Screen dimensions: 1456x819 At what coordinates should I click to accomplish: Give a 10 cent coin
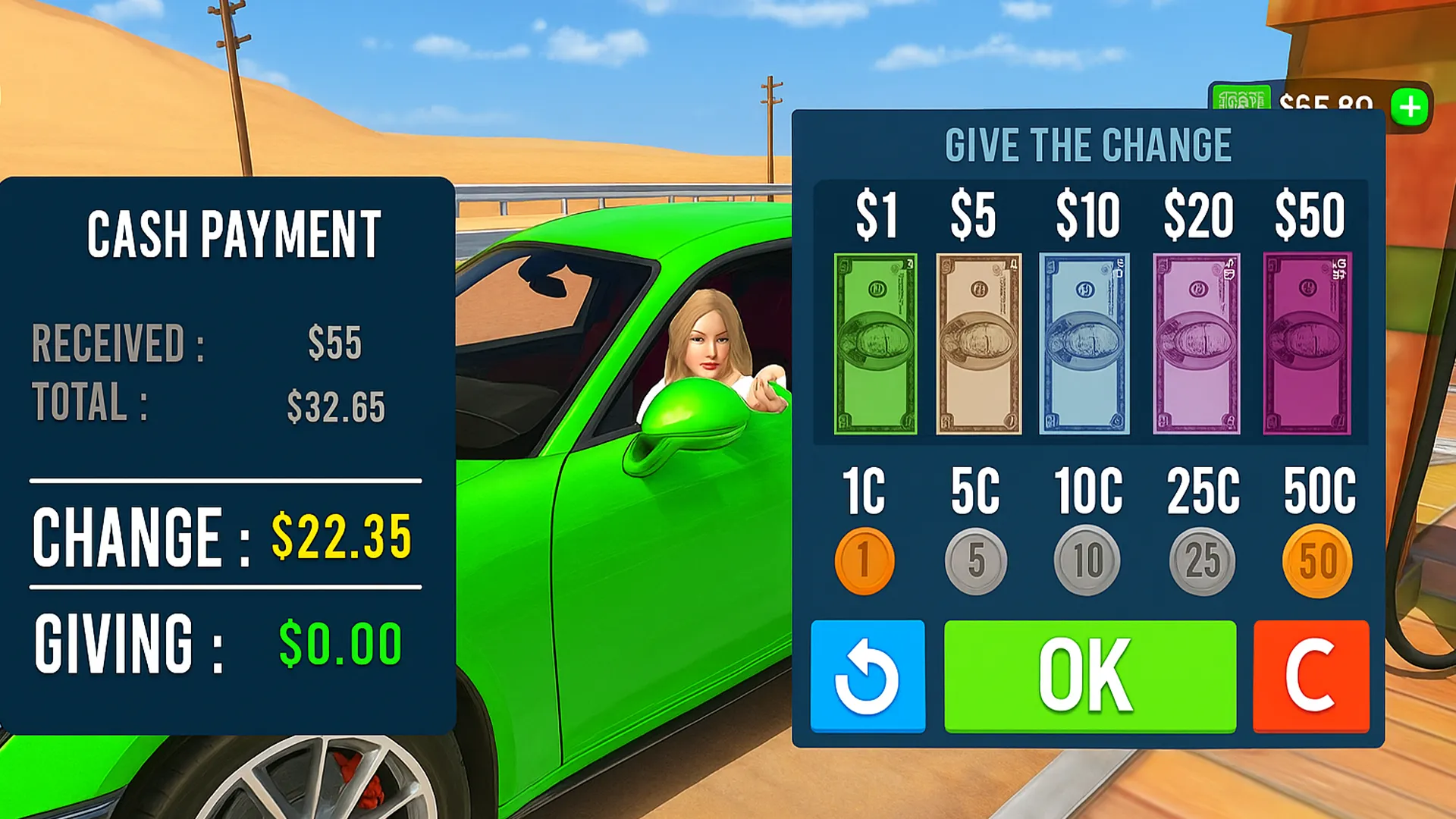[x=1087, y=561]
